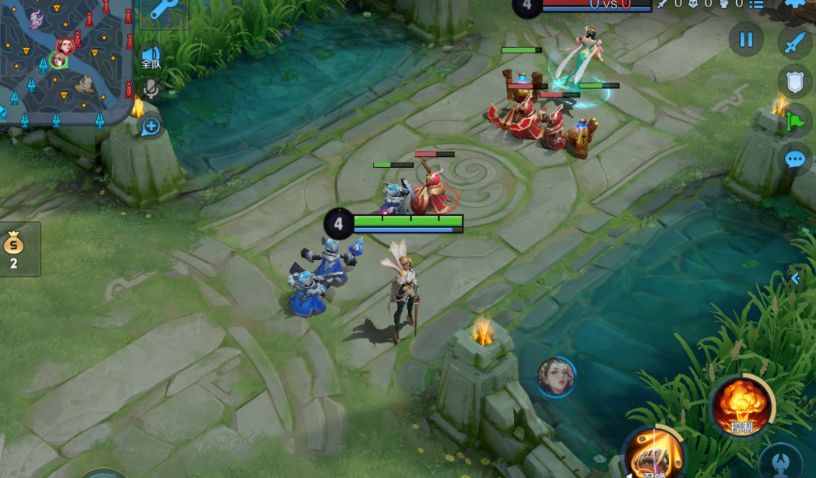Open the gold shop panel

(x=15, y=248)
